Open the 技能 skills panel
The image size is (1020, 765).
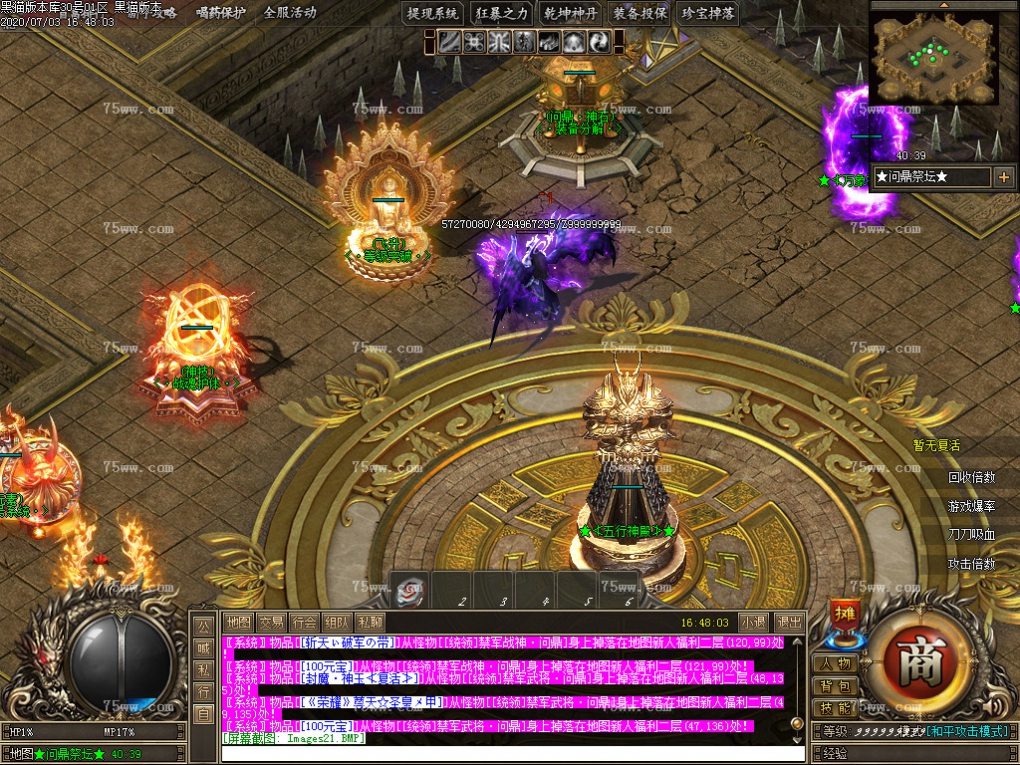pyautogui.click(x=834, y=708)
